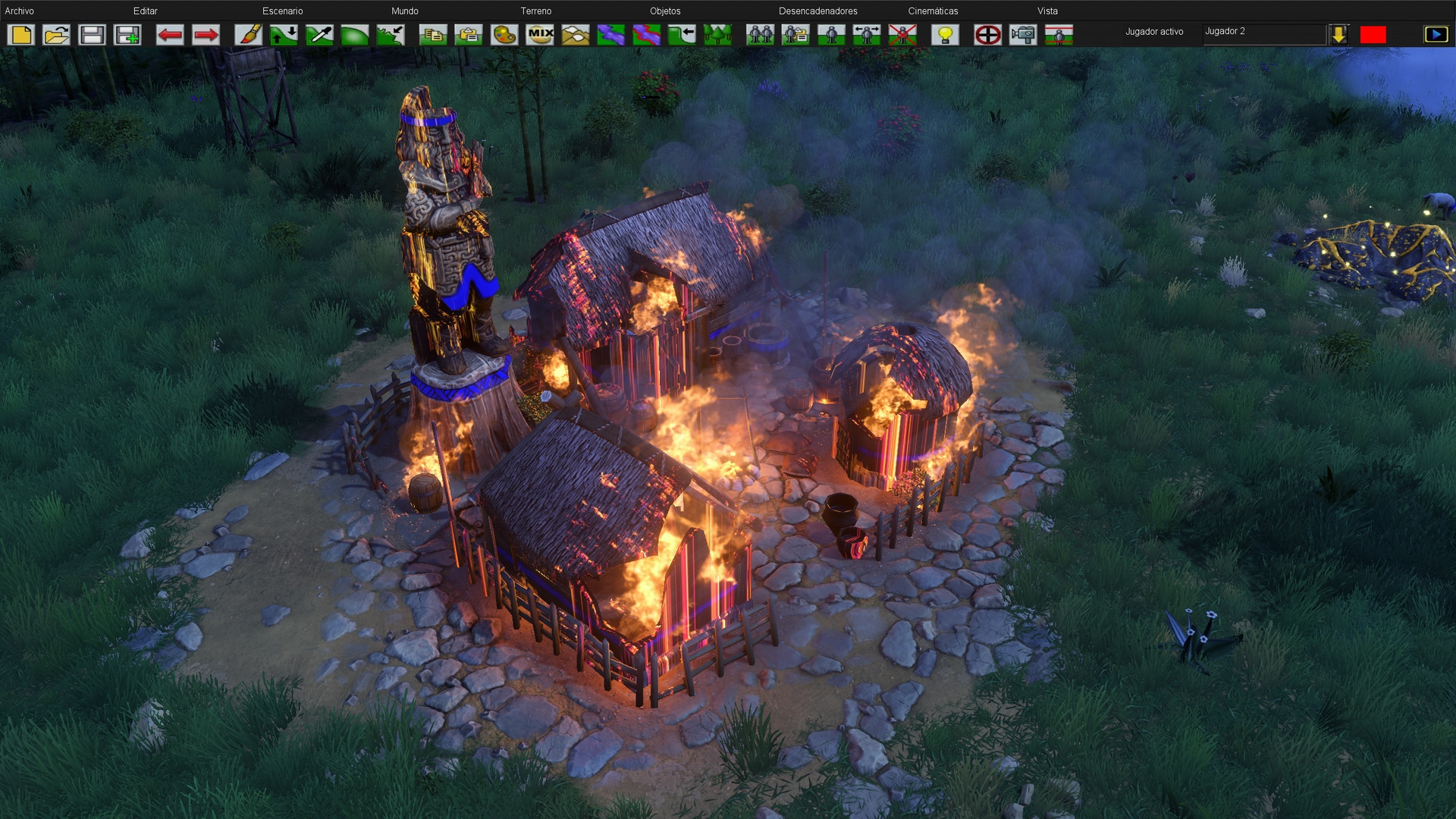Screen dimensions: 1456x819
Task: Open the Objetos menu
Action: click(664, 11)
